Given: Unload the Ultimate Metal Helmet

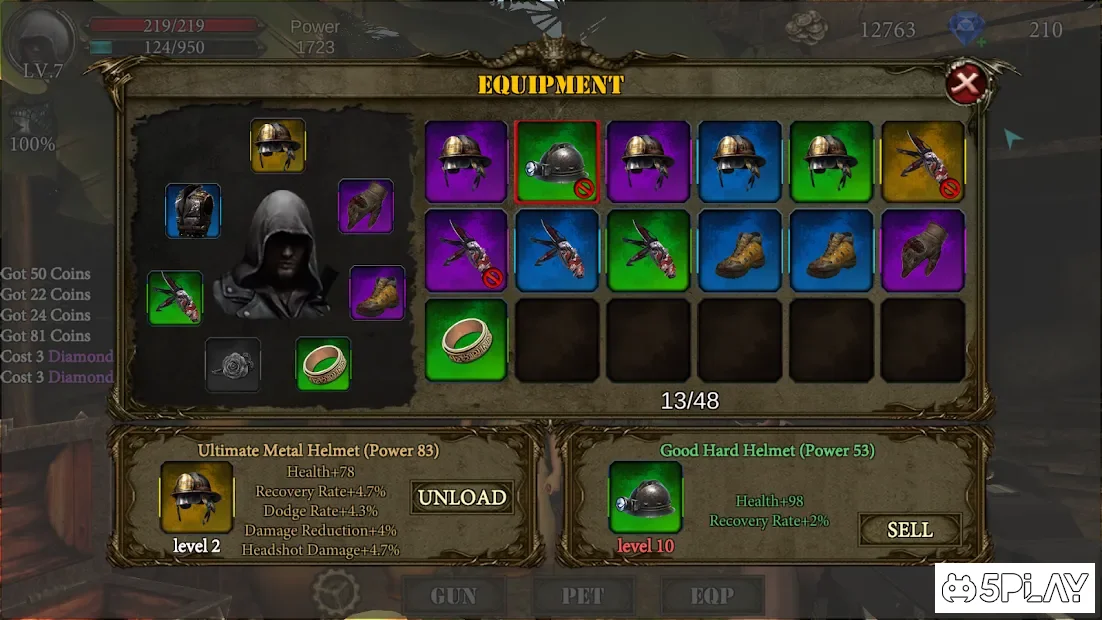Looking at the screenshot, I should [x=462, y=497].
